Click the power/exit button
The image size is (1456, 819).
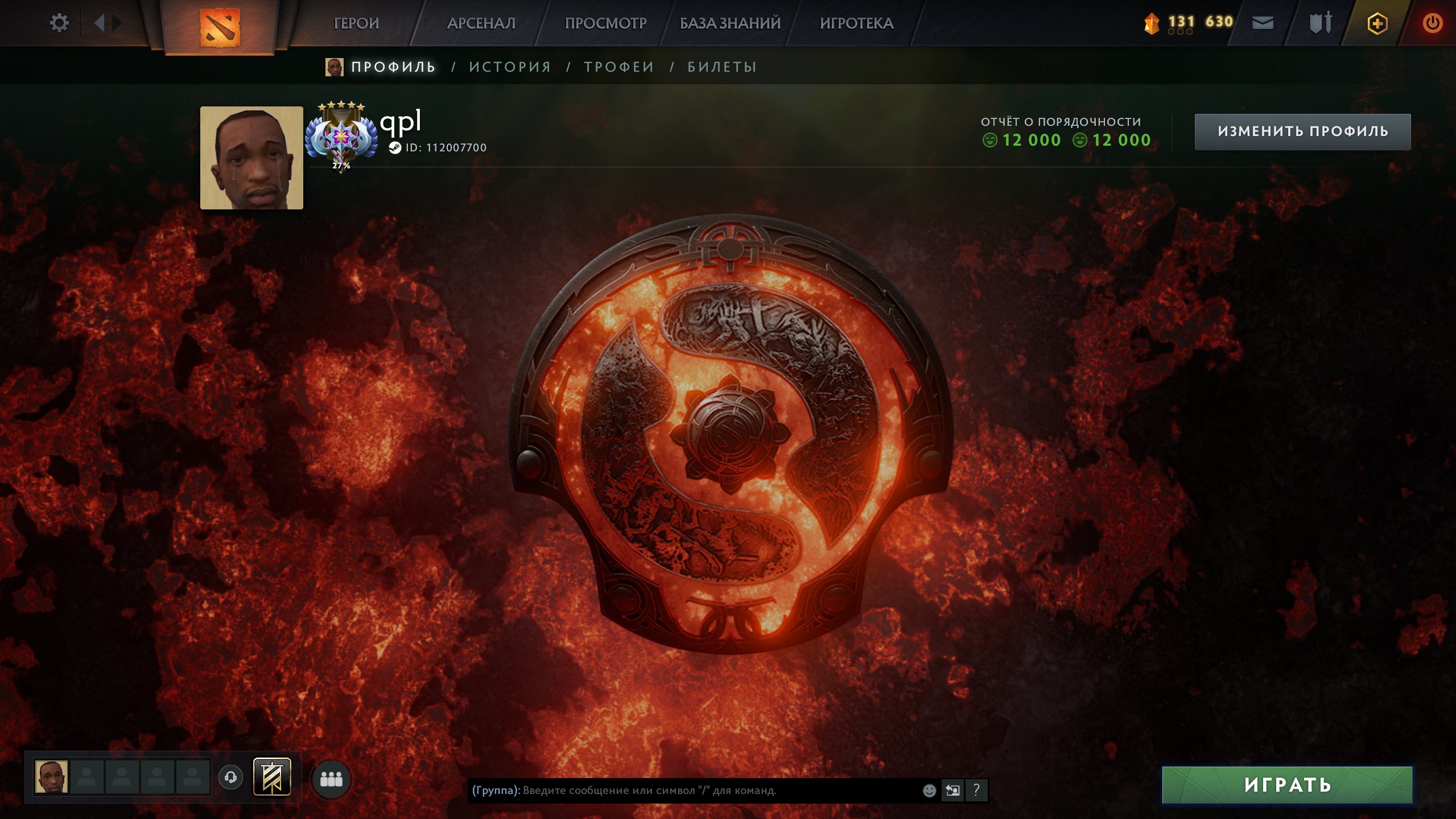1432,23
